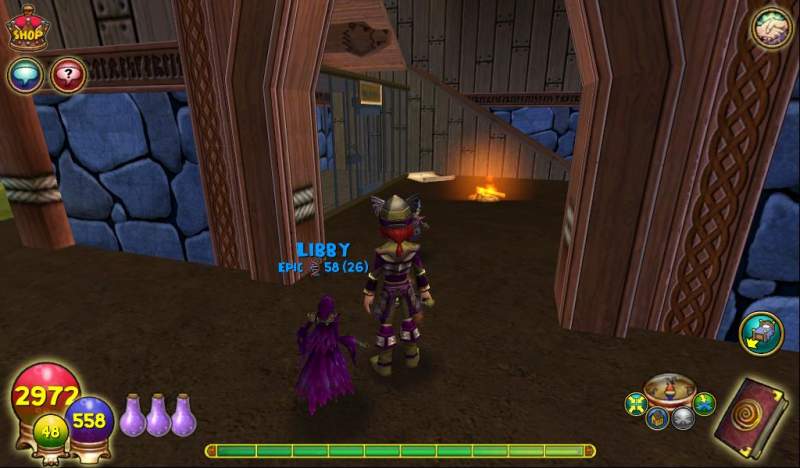
Task: Click the grey round icon
Action: [683, 418]
